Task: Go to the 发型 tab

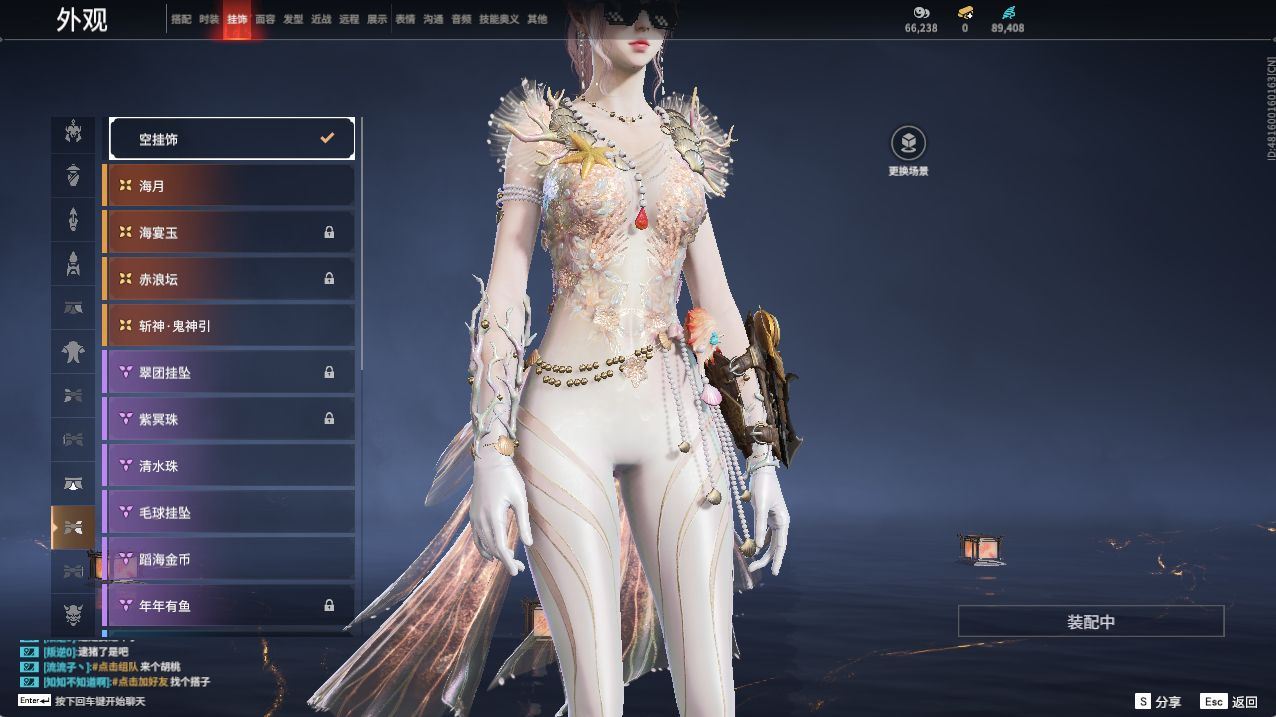Action: [293, 19]
